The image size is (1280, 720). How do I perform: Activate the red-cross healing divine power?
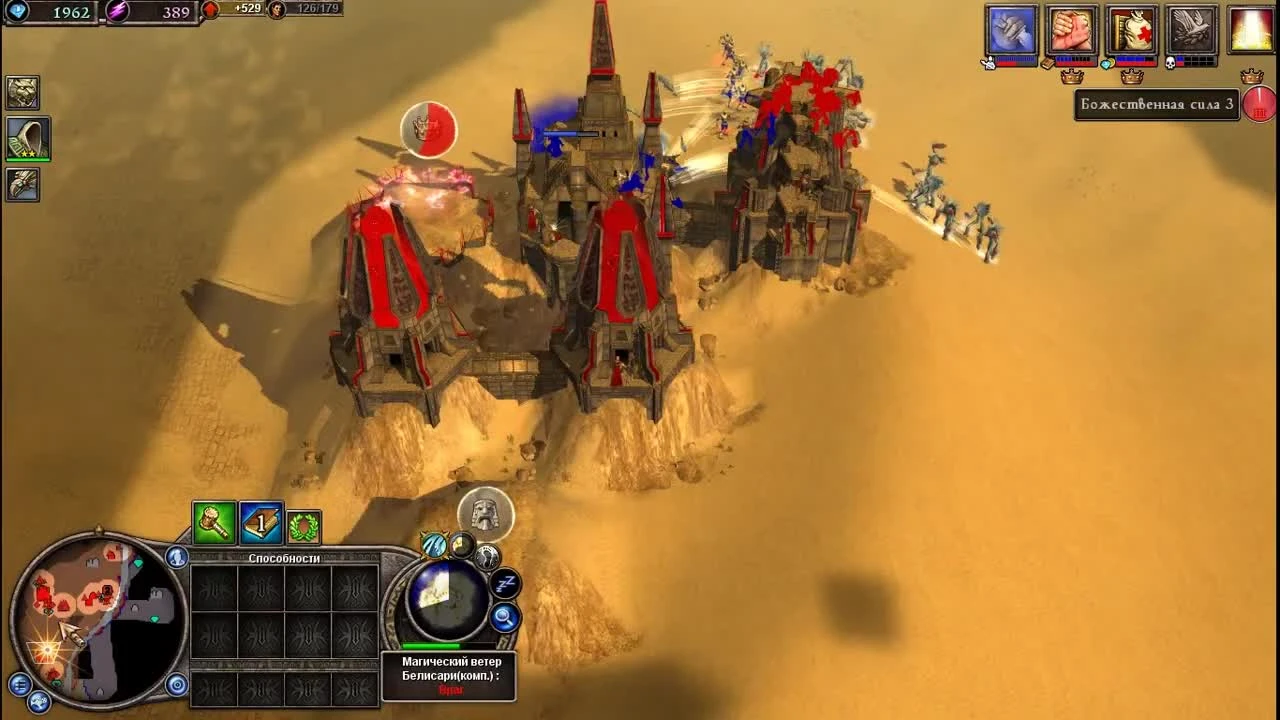coord(1132,28)
